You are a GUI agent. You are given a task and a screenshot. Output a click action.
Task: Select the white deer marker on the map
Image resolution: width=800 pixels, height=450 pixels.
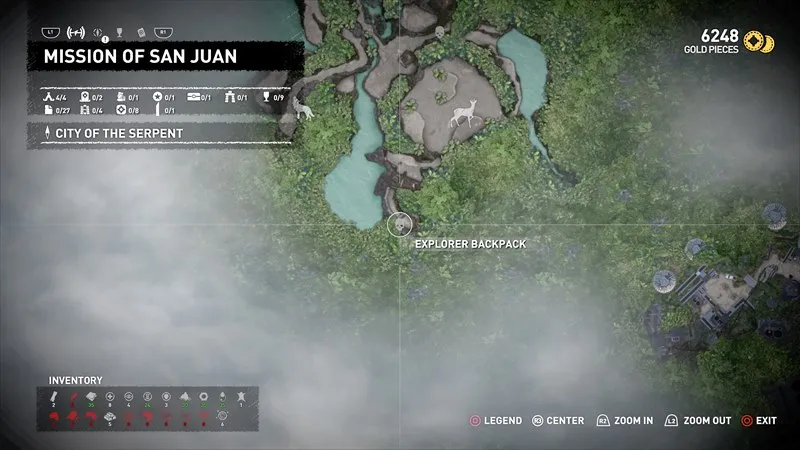tap(462, 115)
